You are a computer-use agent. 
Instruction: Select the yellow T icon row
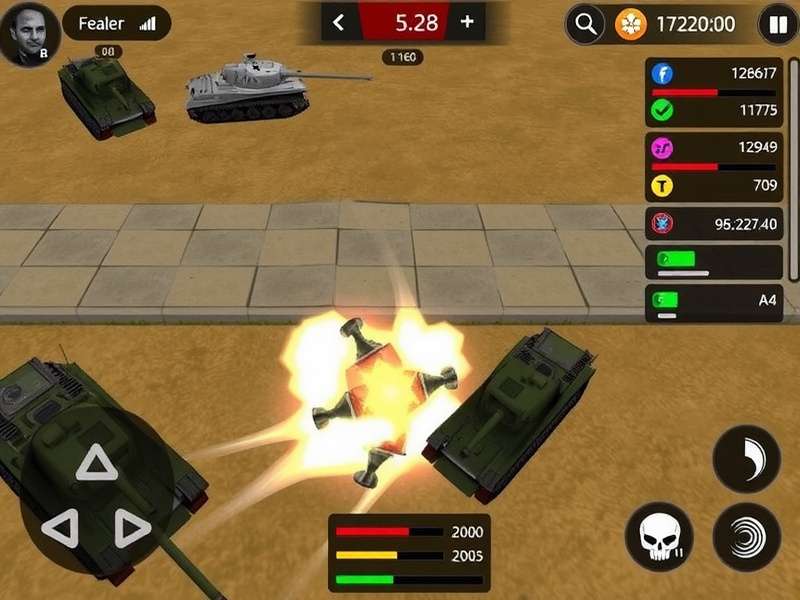pyautogui.click(x=713, y=185)
